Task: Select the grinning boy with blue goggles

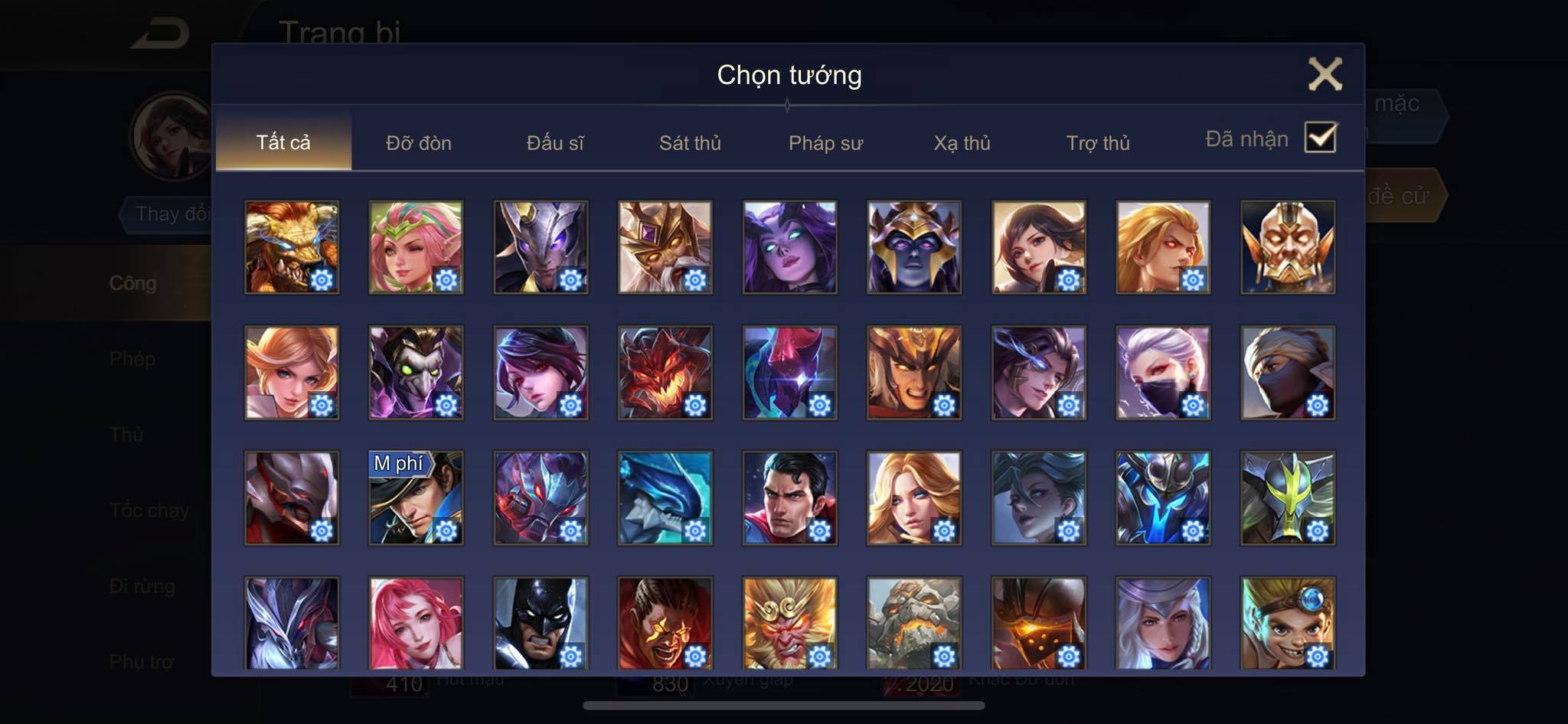Action: click(1288, 623)
